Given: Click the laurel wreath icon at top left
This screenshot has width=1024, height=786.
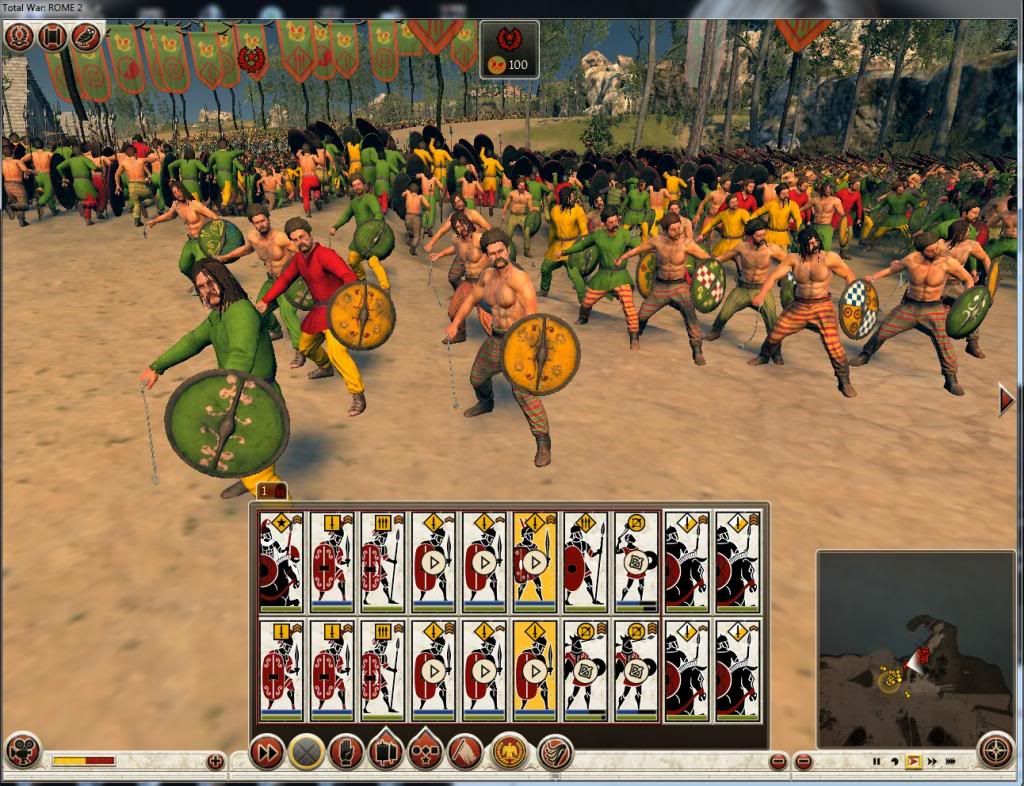Looking at the screenshot, I should (x=19, y=38).
